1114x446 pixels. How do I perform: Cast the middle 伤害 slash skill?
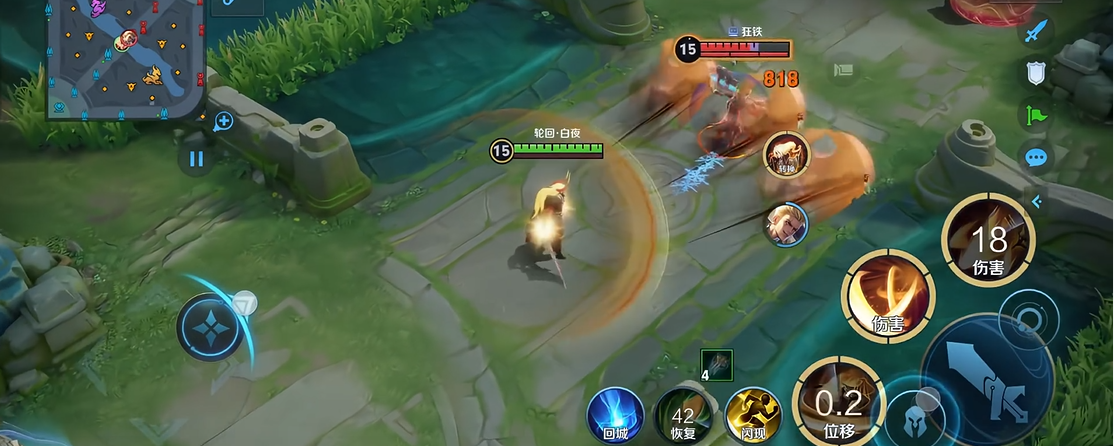(887, 296)
